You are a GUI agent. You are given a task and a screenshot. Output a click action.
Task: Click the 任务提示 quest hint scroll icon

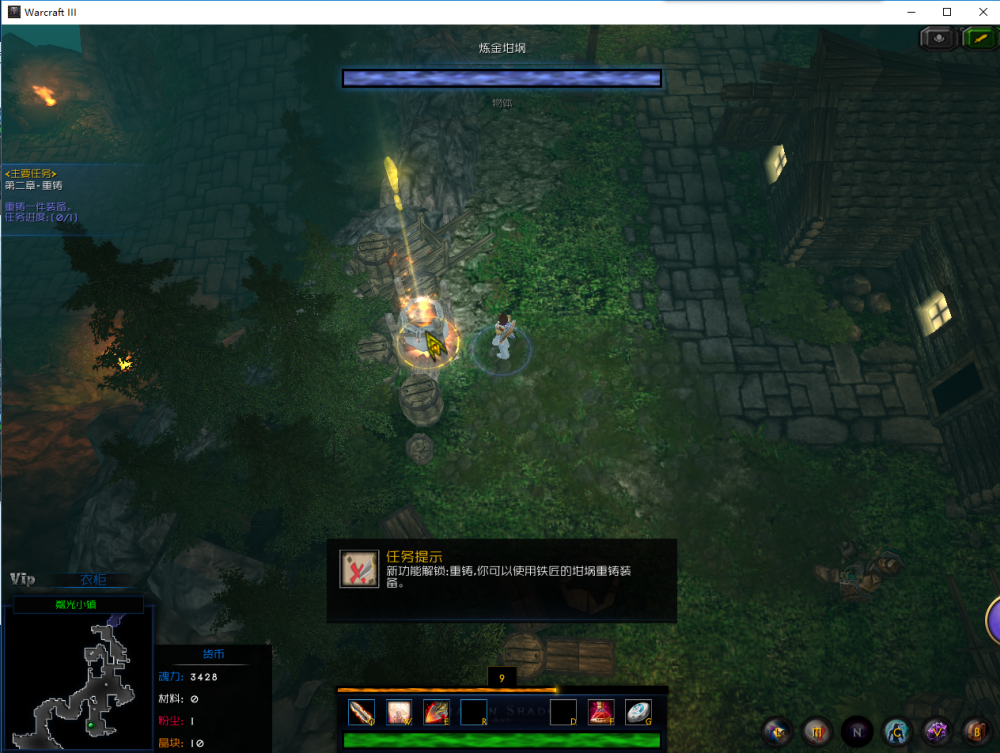[359, 569]
